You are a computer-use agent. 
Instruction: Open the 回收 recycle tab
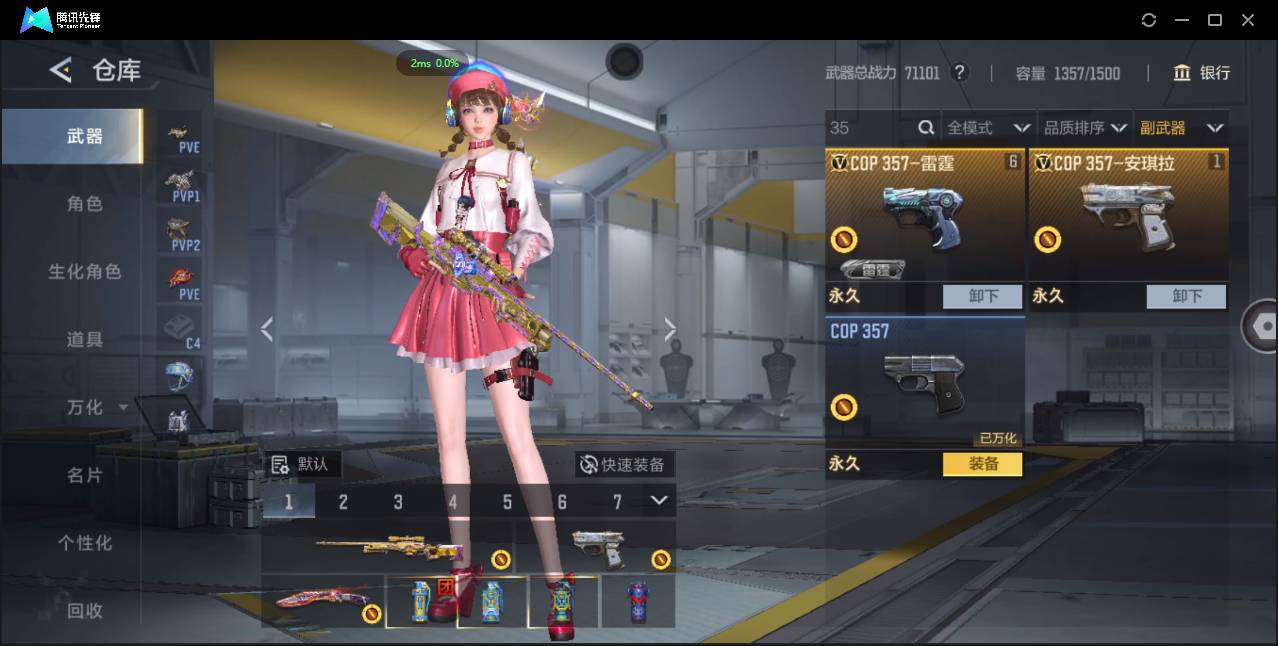tap(85, 610)
